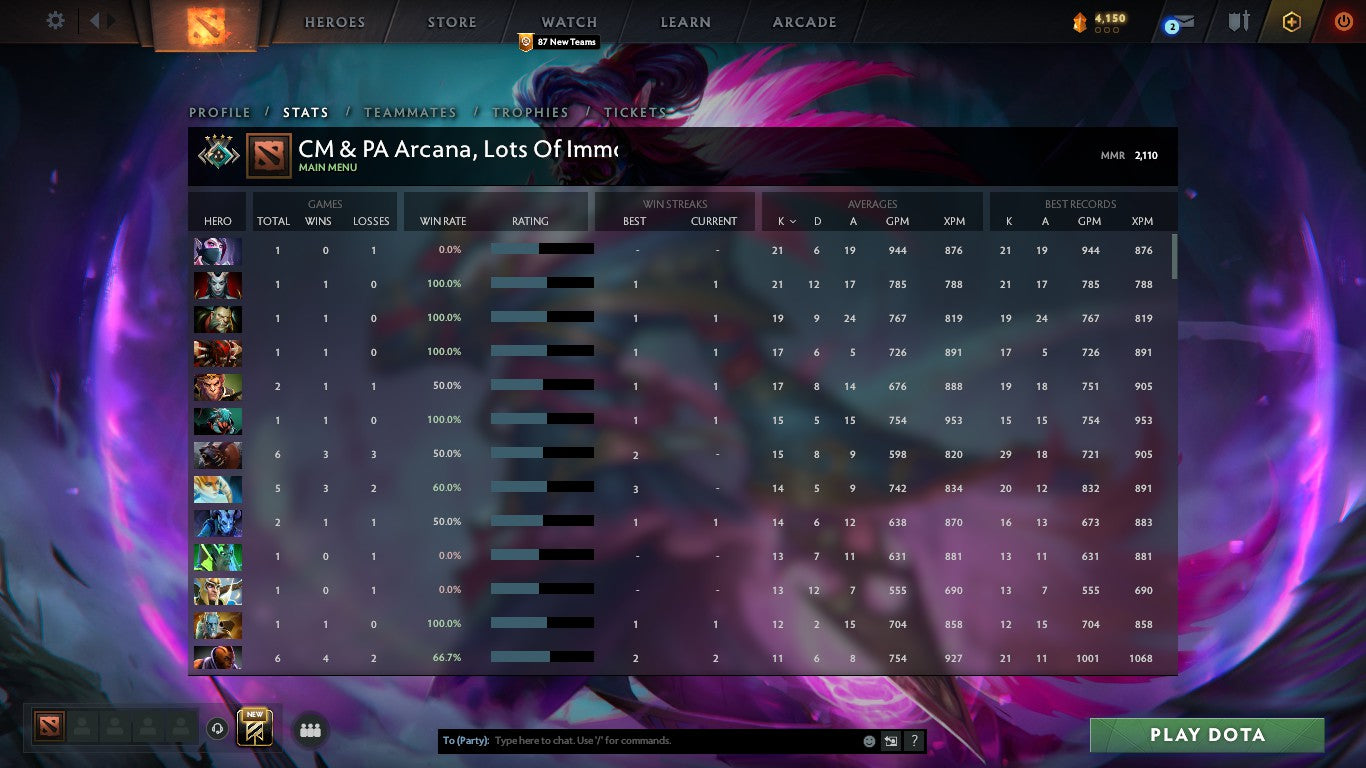This screenshot has height=768, width=1366.
Task: Open Dota Plus via the gold hexagon icon
Action: point(1291,20)
